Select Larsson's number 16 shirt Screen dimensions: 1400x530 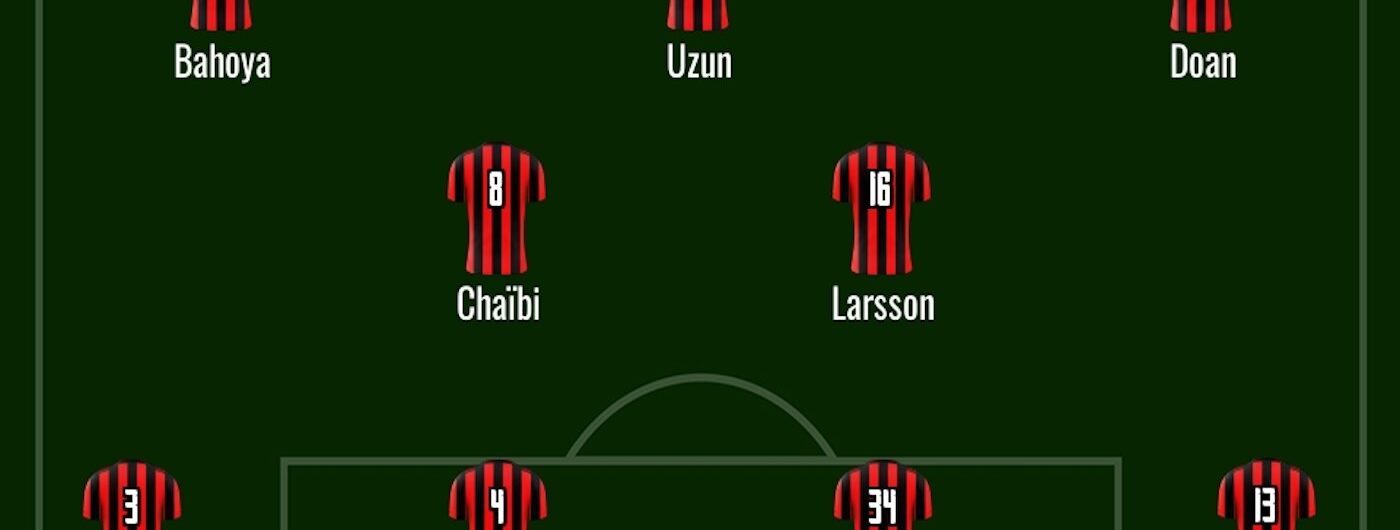click(x=881, y=208)
